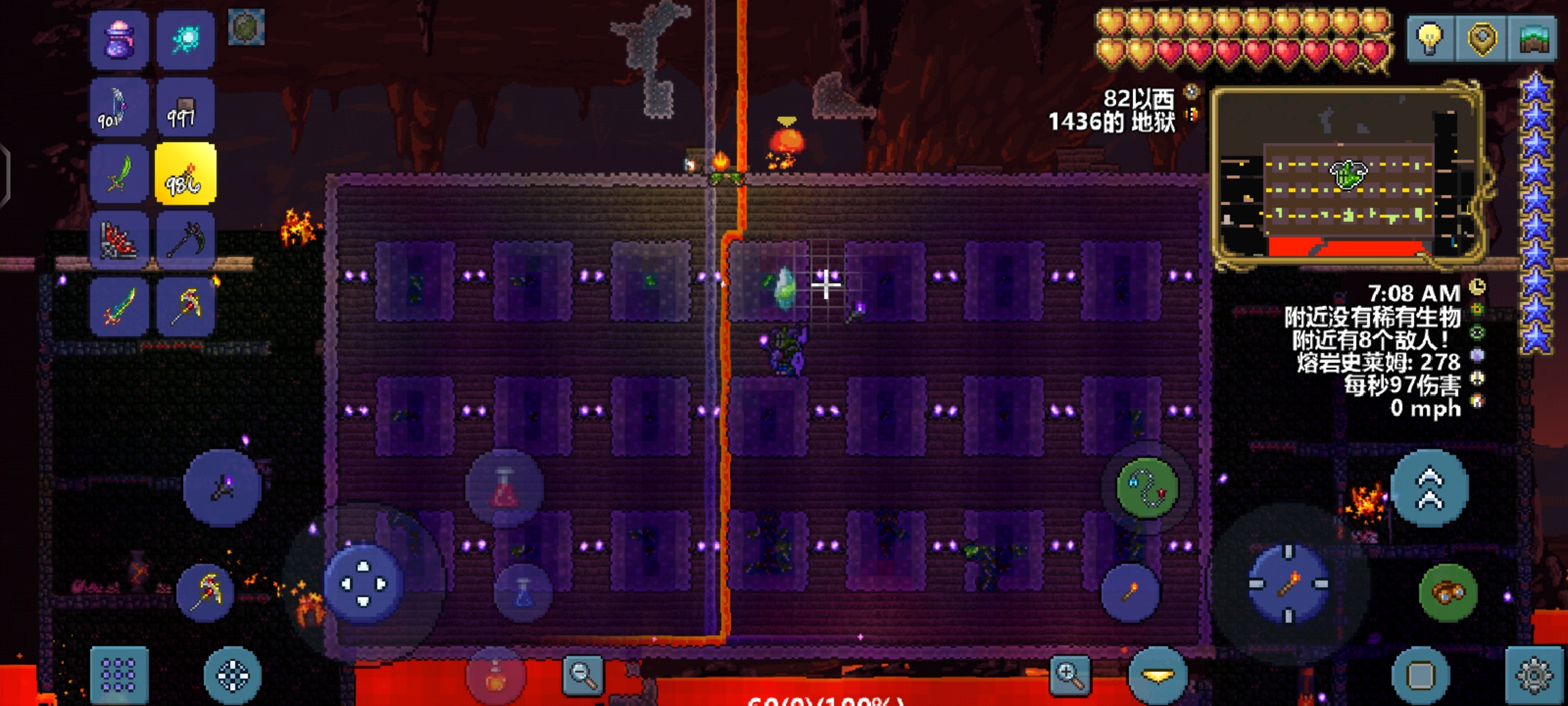1568x706 pixels.
Task: Equip the rainbow-bladed sword slot
Action: [120, 307]
